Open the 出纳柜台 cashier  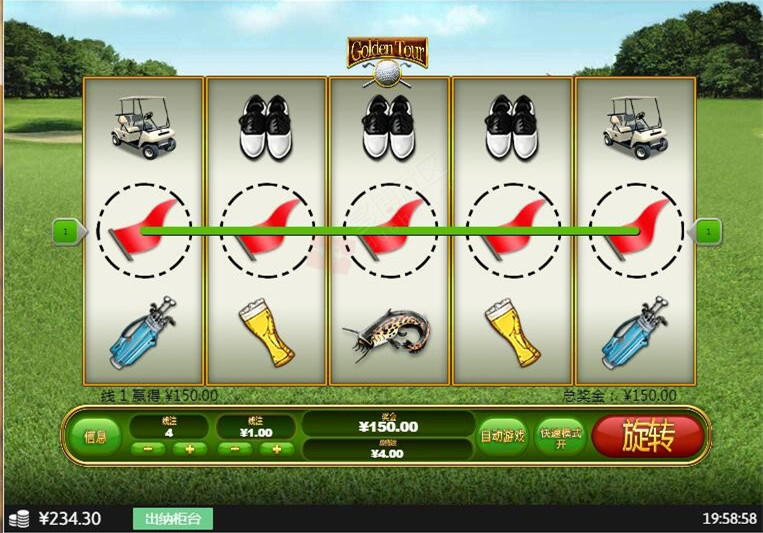(173, 519)
